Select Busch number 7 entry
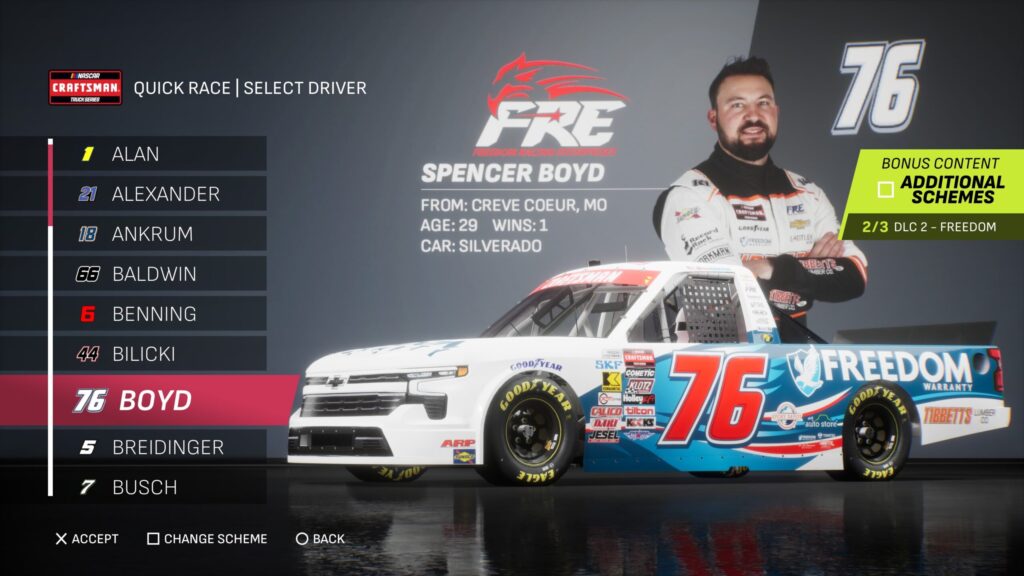This screenshot has width=1024, height=576. (160, 487)
